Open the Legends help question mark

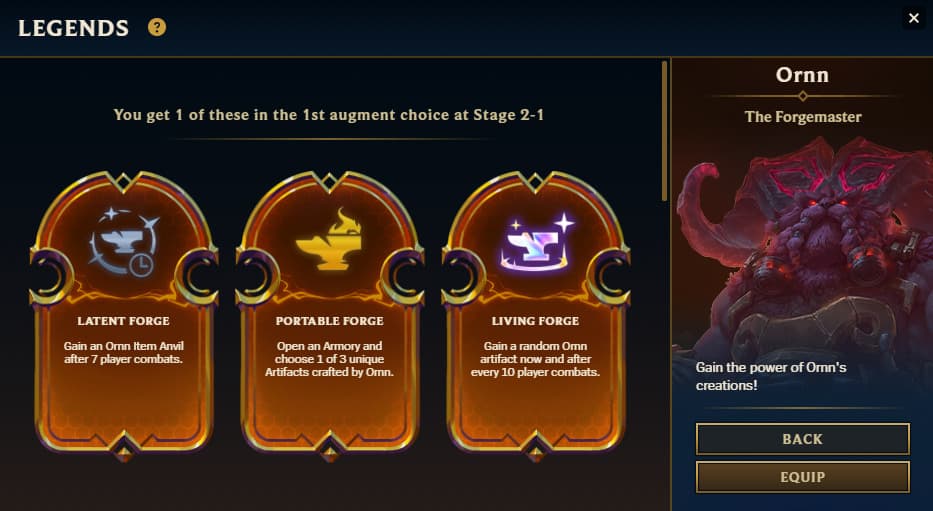(x=157, y=28)
